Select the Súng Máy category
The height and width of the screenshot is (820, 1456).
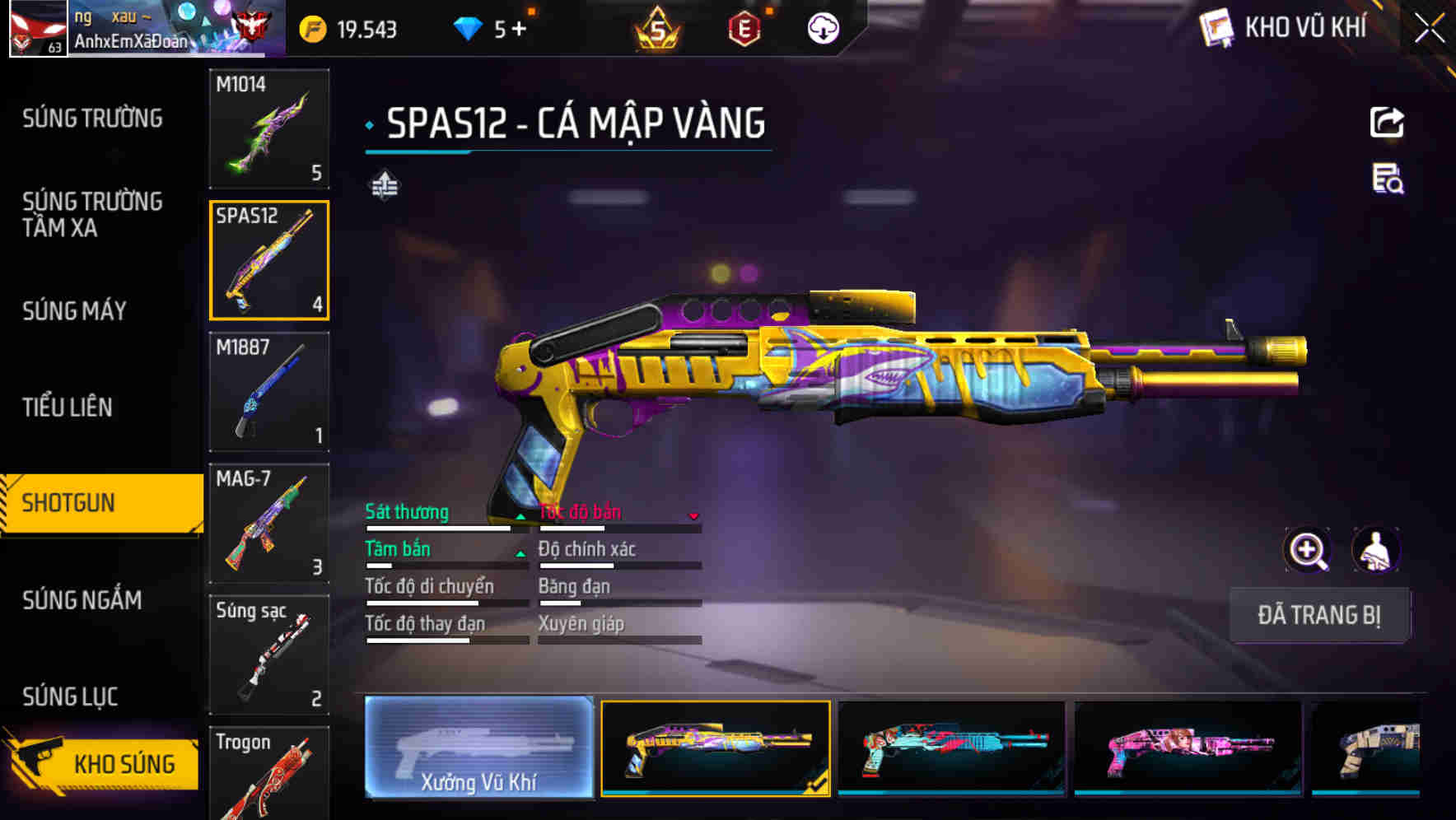pos(74,310)
